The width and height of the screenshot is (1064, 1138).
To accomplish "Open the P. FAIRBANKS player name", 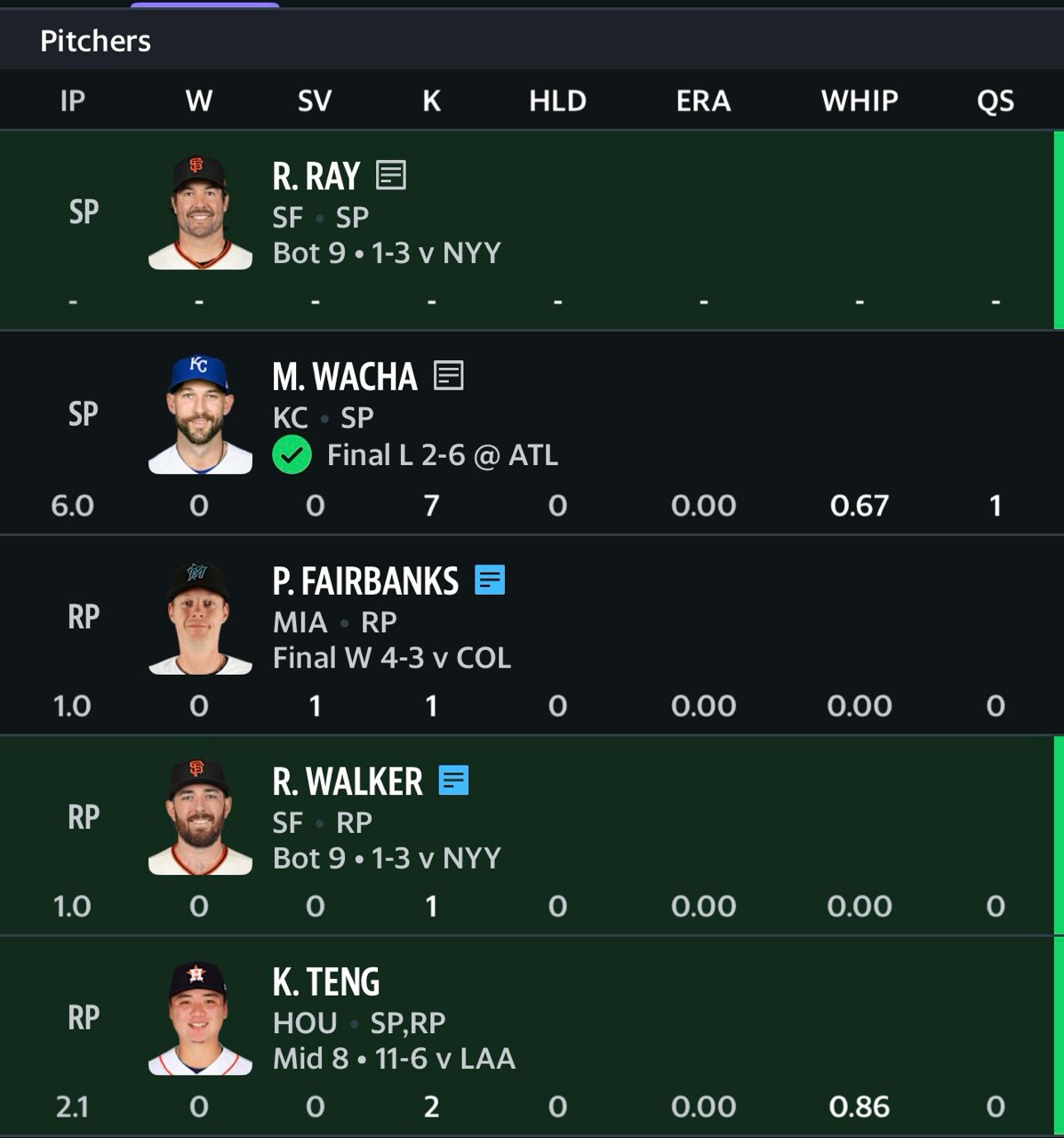I will click(x=365, y=581).
